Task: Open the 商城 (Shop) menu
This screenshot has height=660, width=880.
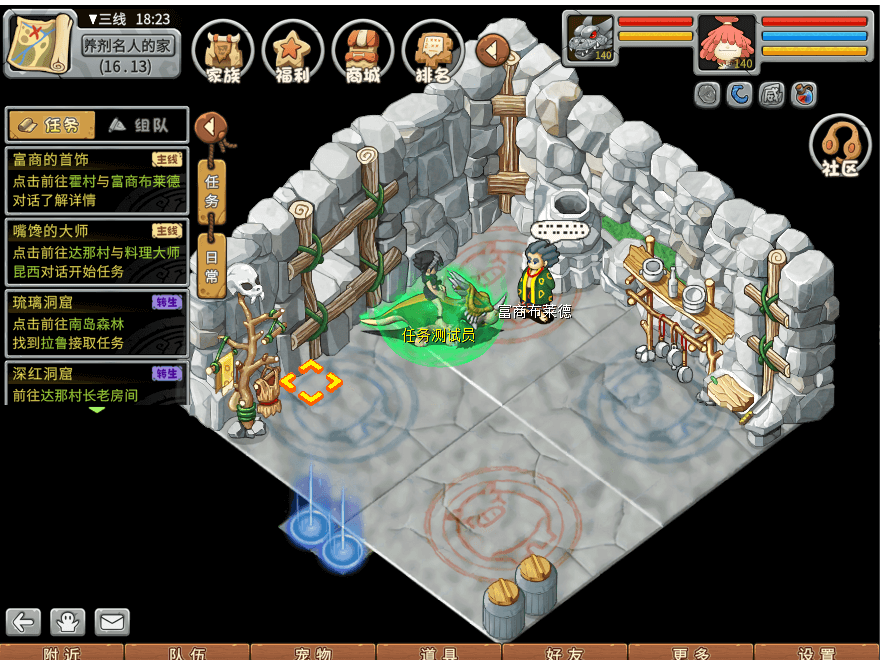Action: point(362,50)
